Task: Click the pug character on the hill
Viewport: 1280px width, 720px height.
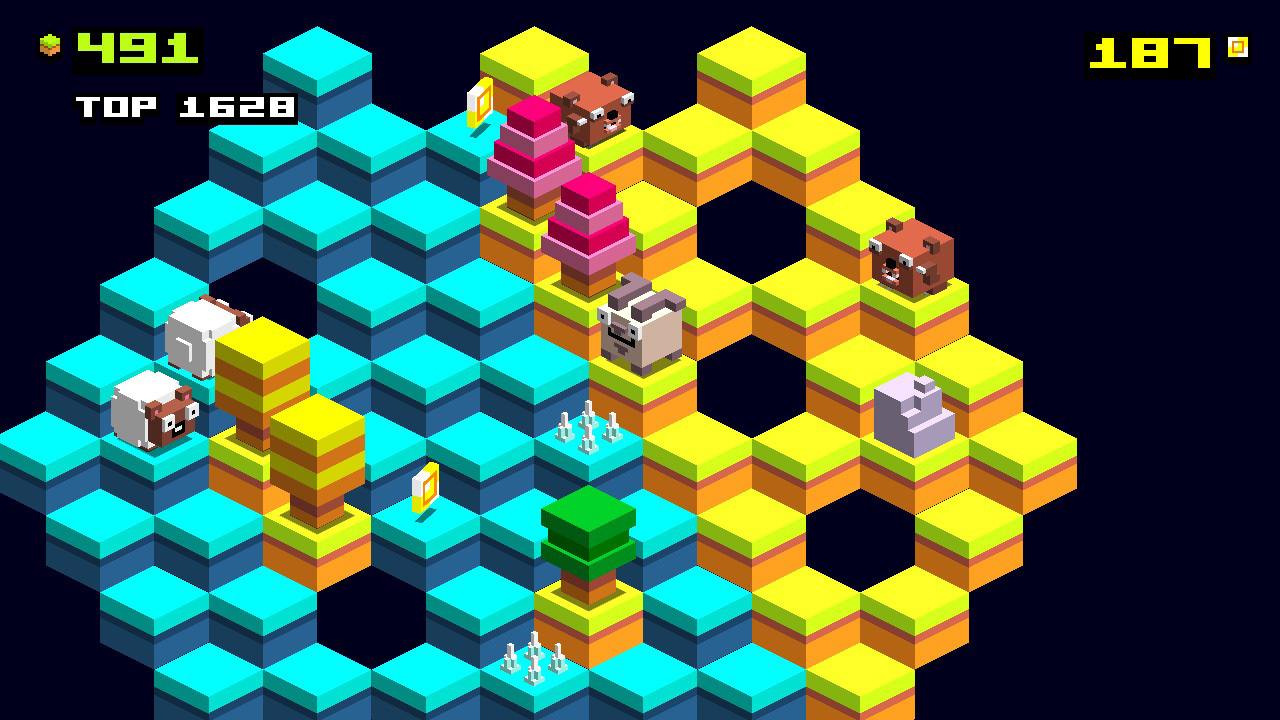Action: (x=638, y=327)
